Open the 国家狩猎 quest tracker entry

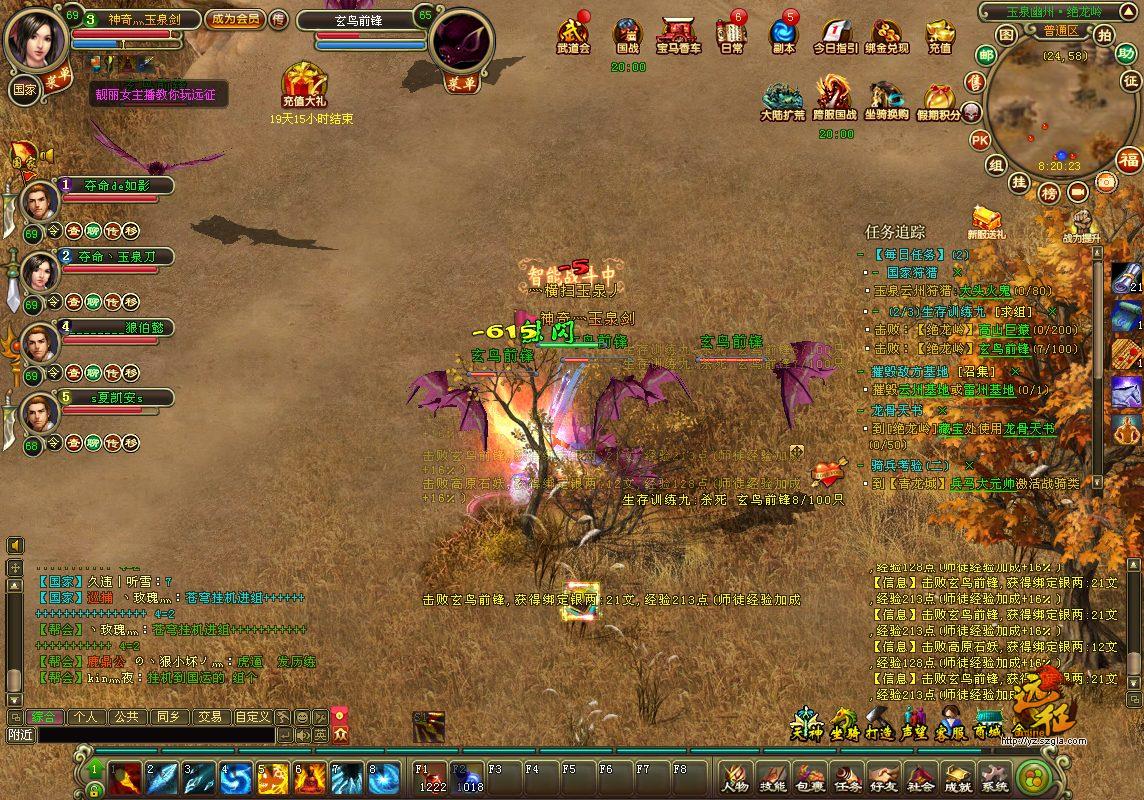tap(912, 272)
